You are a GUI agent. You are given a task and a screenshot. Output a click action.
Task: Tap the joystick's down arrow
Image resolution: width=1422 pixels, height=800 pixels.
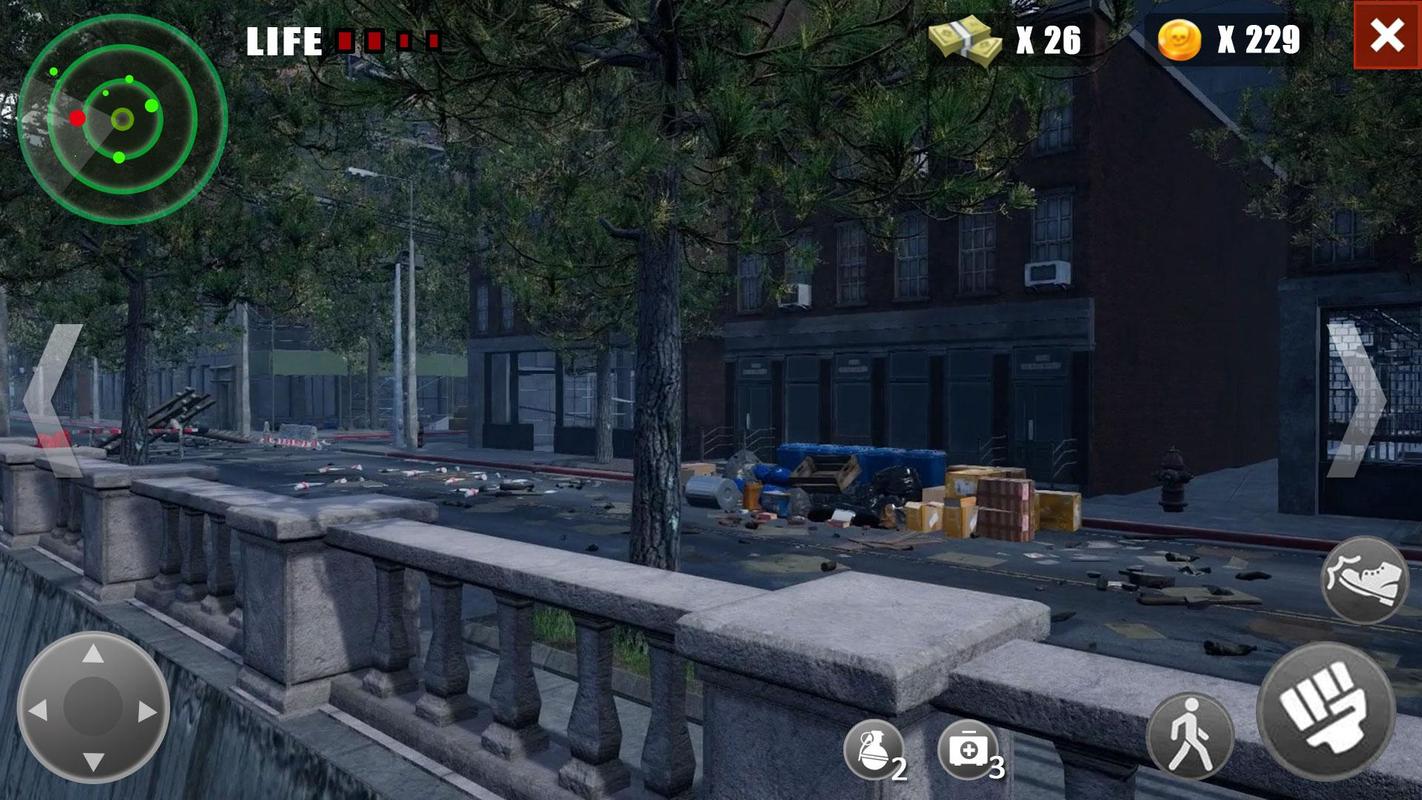pyautogui.click(x=93, y=762)
